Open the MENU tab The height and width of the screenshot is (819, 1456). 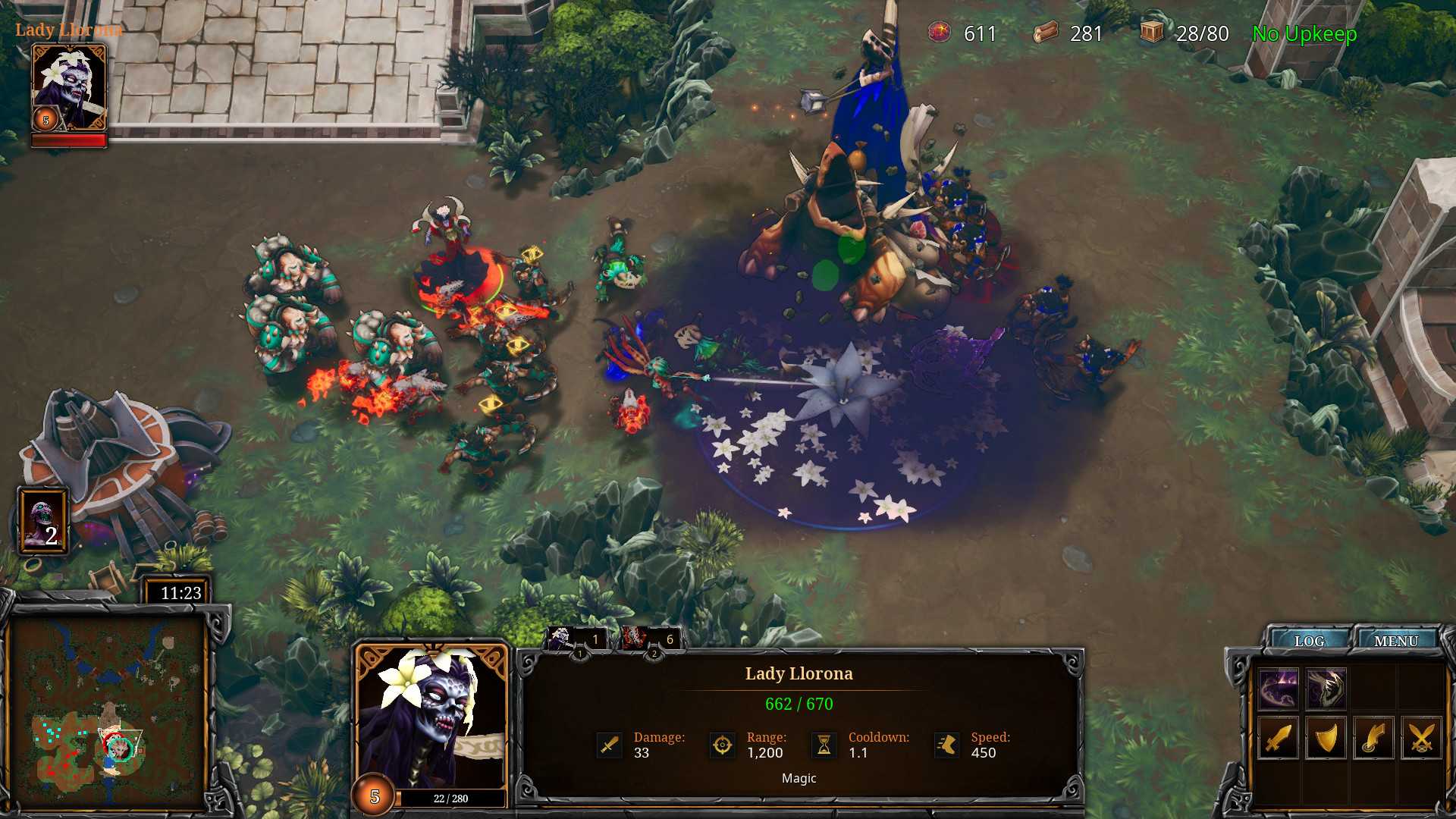click(x=1398, y=640)
